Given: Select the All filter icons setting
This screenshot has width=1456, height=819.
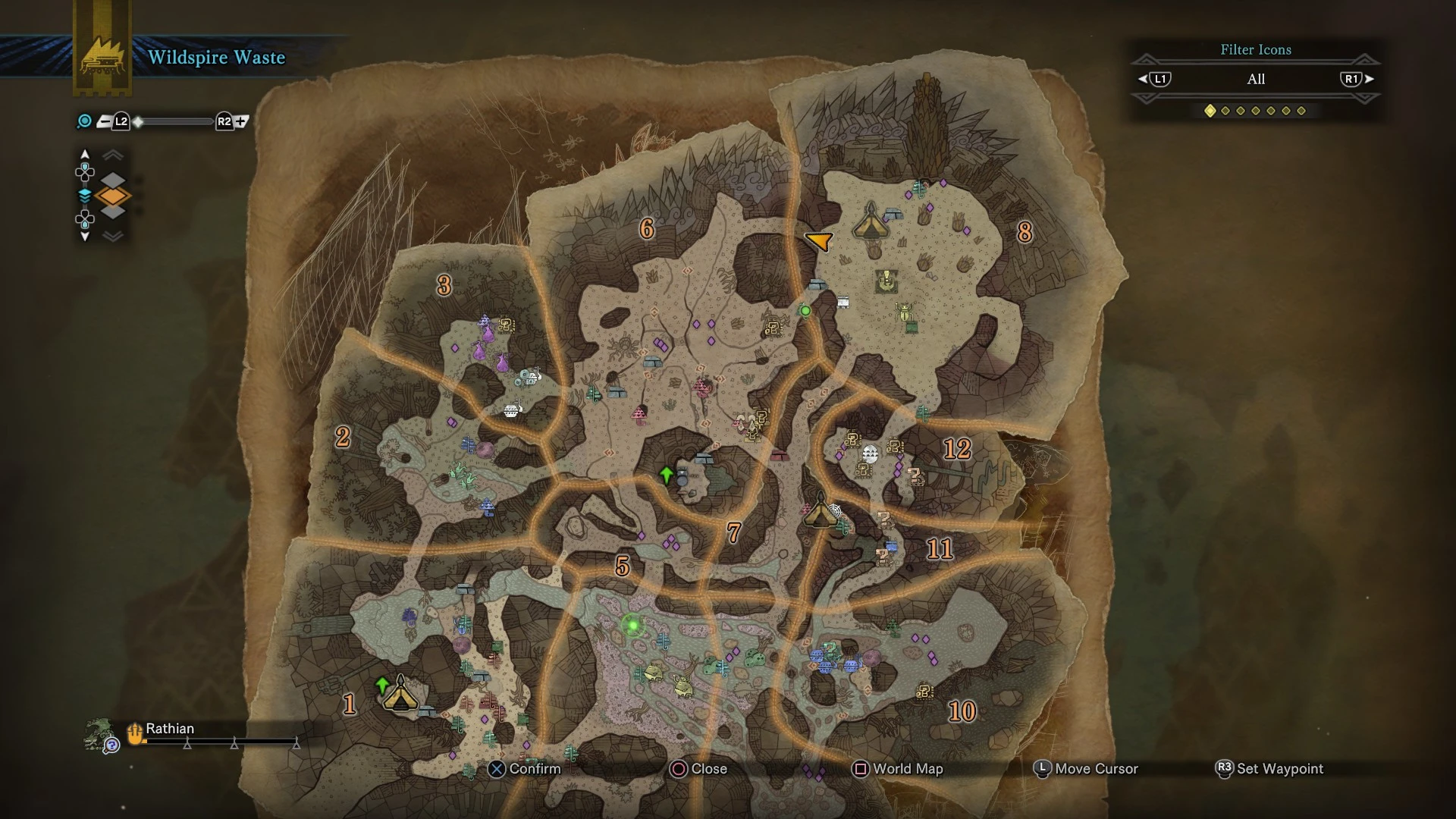Looking at the screenshot, I should [1256, 79].
